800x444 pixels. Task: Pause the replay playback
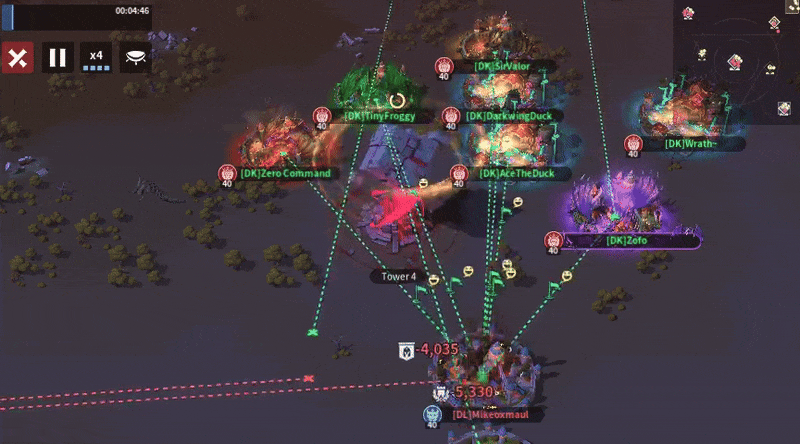coord(57,57)
